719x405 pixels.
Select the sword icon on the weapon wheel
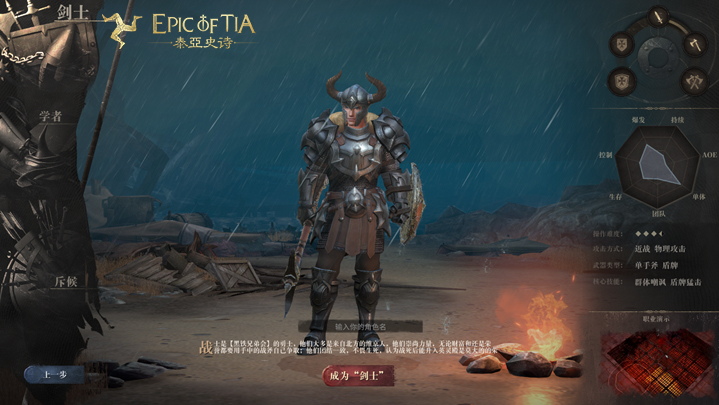point(660,16)
